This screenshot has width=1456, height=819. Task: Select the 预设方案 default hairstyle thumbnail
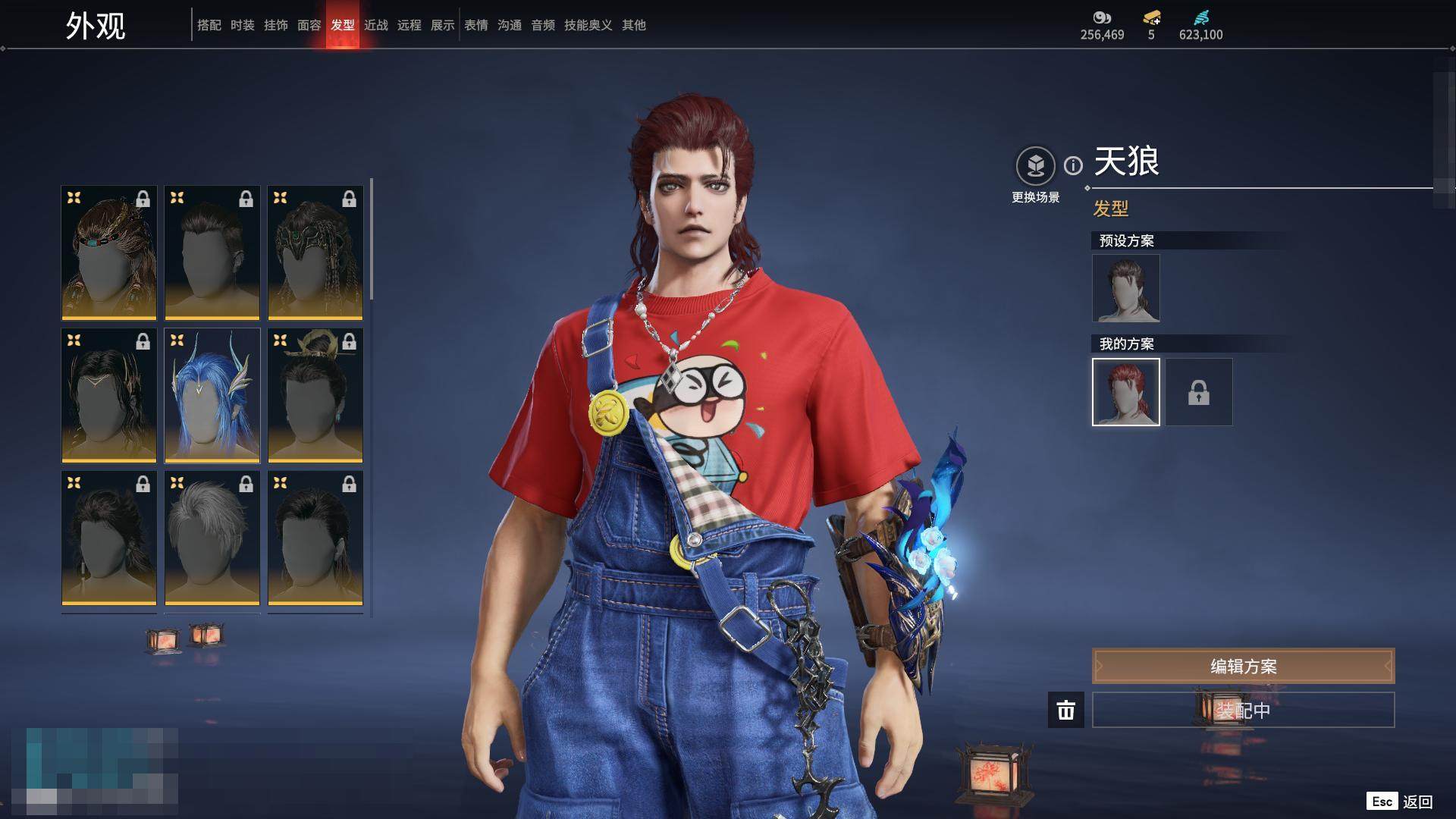(x=1125, y=288)
